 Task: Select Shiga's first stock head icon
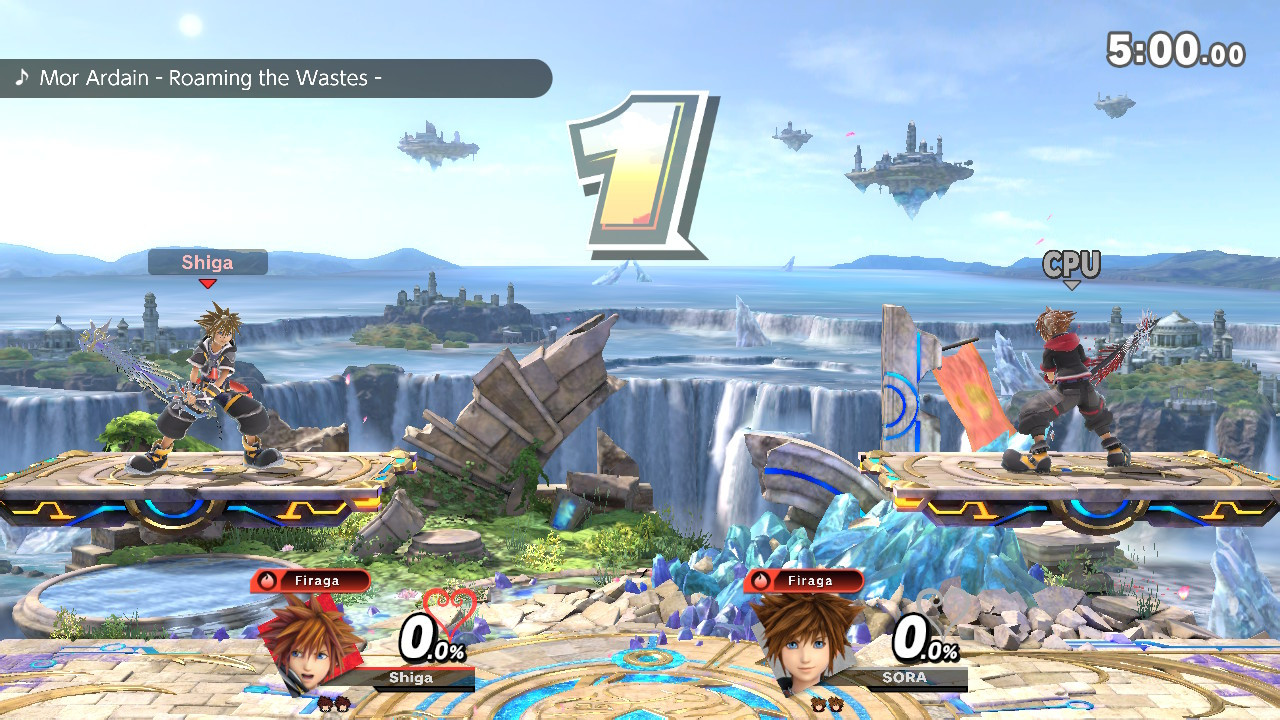point(326,704)
